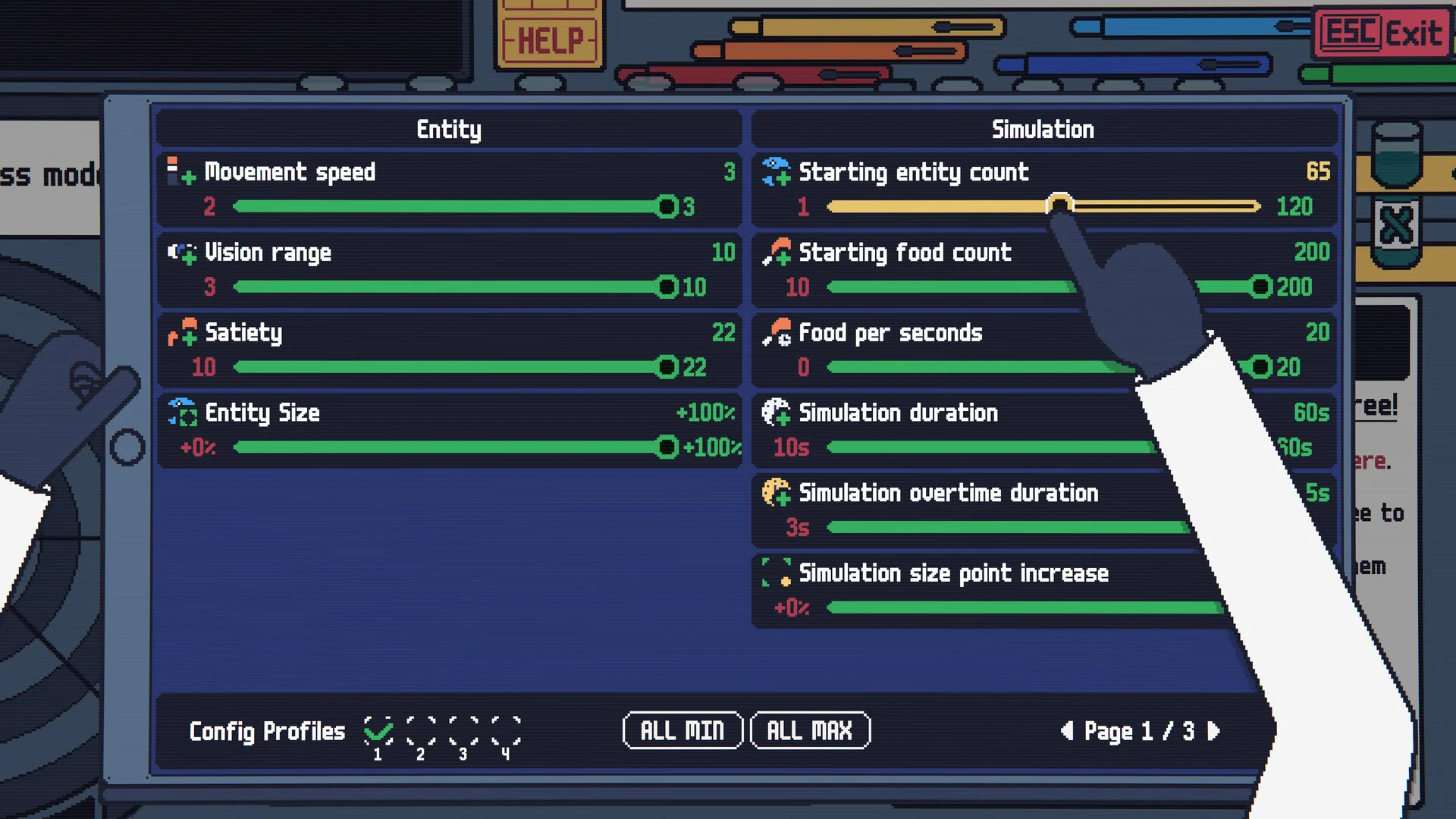
Task: Click the Starting food count slider handle
Action: click(x=1260, y=287)
